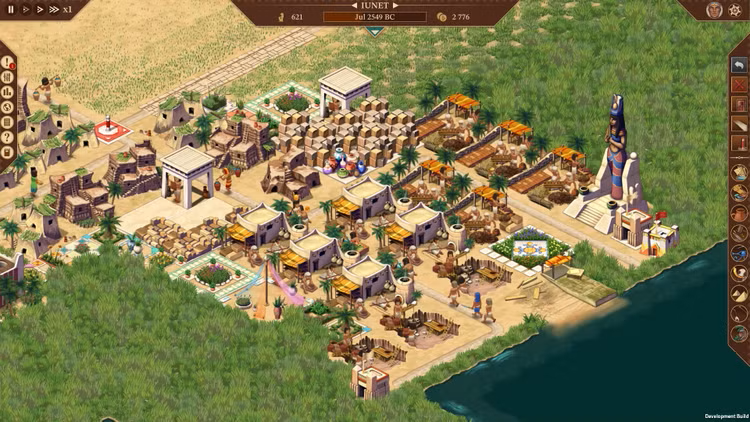Set game speed to normal play
Image resolution: width=750 pixels, height=422 pixels.
point(25,8)
